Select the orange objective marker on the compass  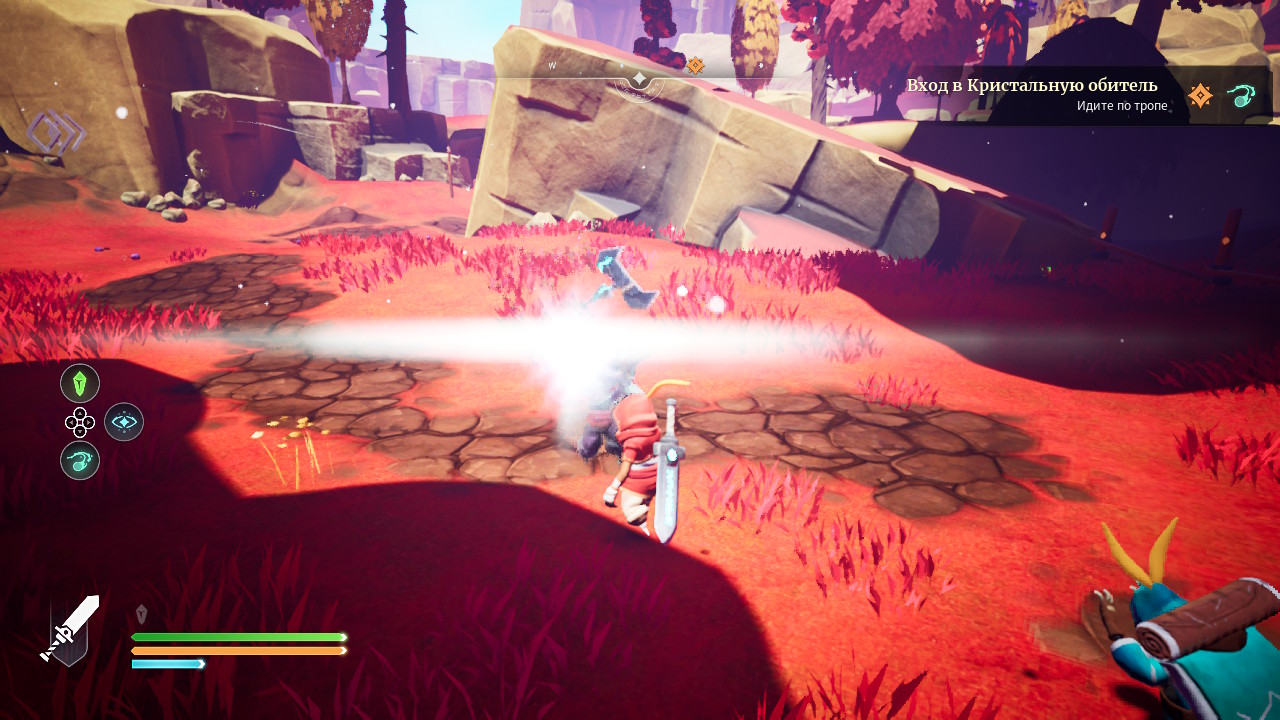pyautogui.click(x=695, y=66)
